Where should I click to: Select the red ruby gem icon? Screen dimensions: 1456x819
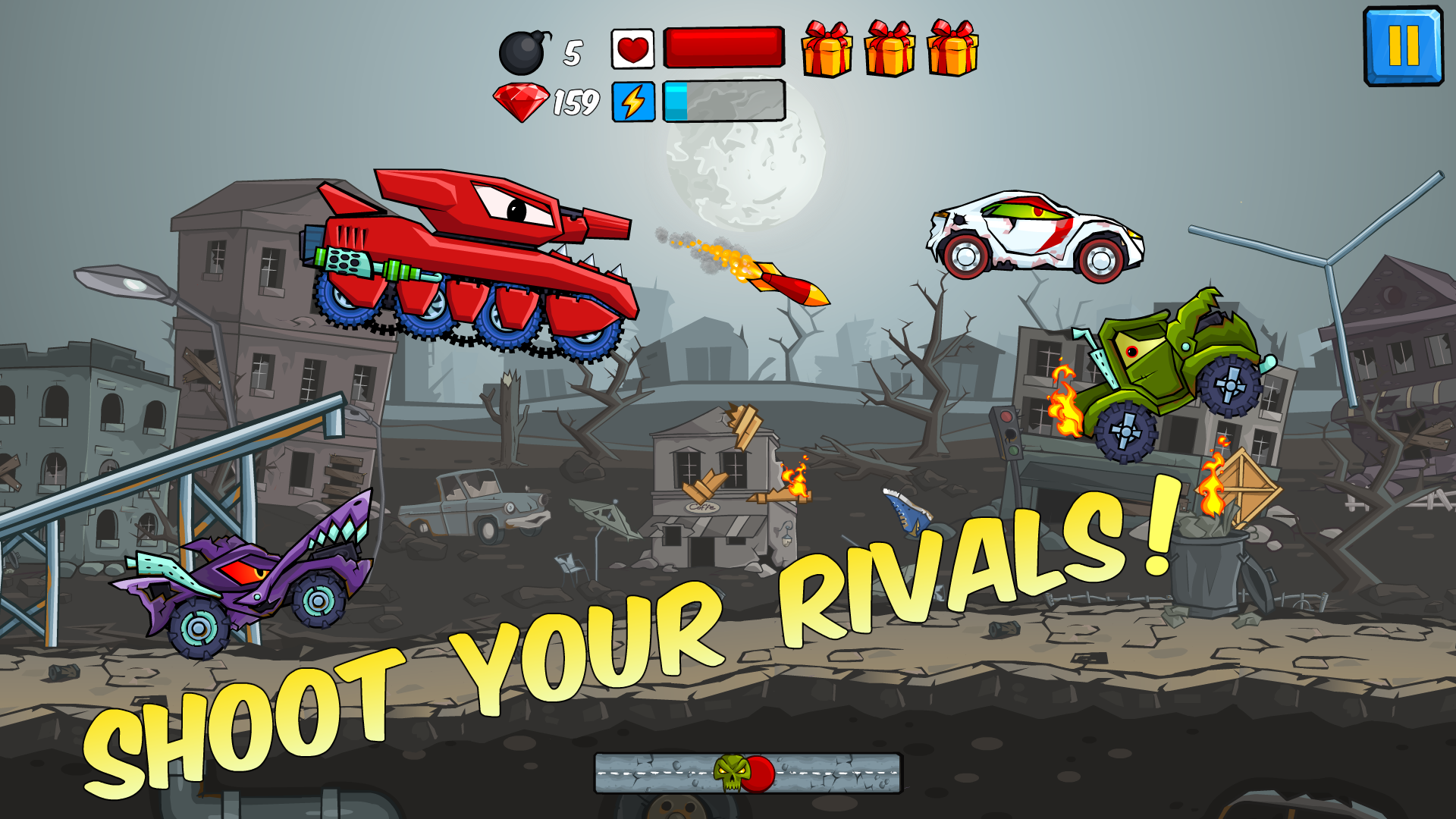(521, 102)
